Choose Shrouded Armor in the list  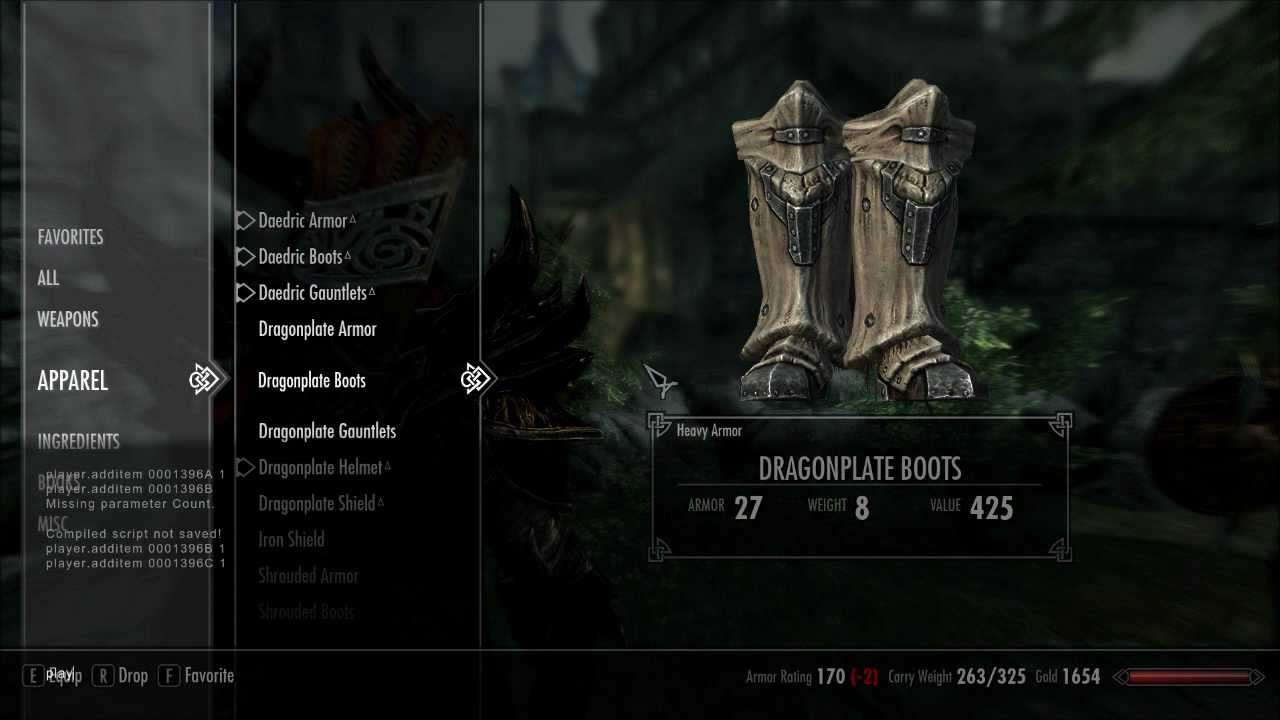(308, 576)
